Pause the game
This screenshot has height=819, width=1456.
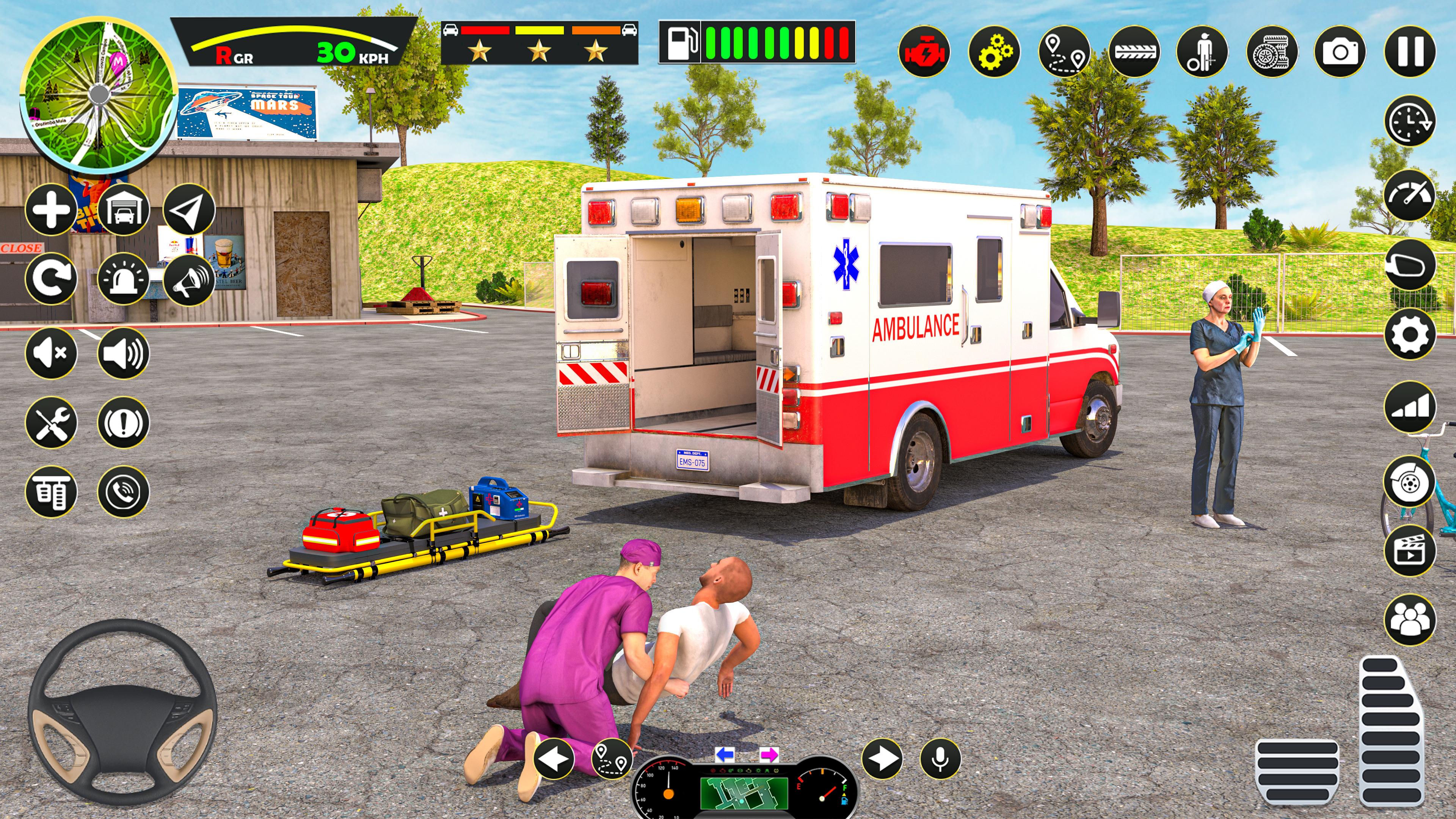pyautogui.click(x=1410, y=52)
